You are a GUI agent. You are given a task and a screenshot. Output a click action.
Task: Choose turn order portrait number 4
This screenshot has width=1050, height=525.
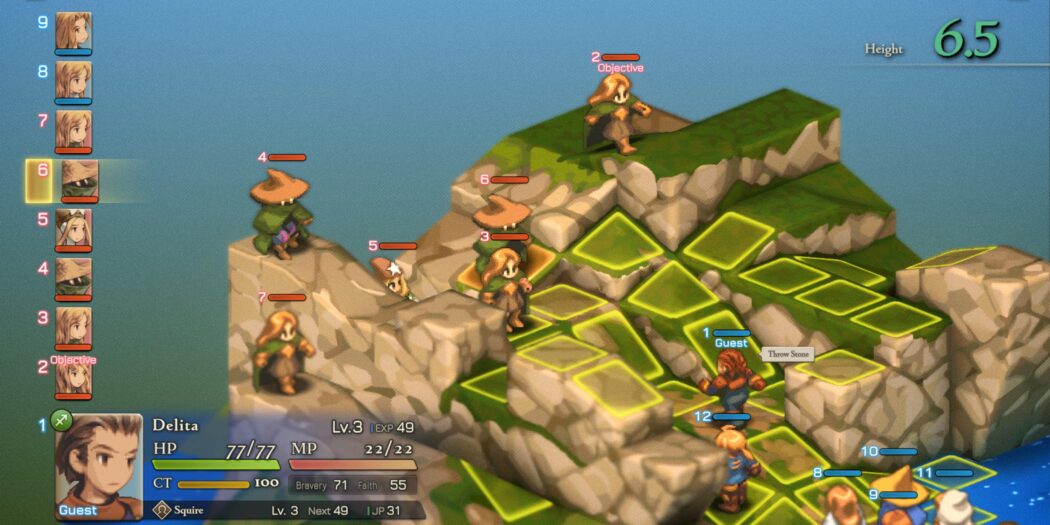tap(73, 277)
